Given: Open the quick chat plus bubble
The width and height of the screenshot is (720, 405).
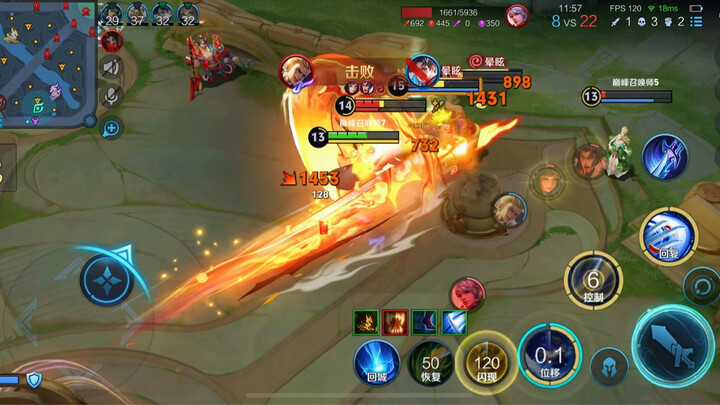Looking at the screenshot, I should click(111, 127).
